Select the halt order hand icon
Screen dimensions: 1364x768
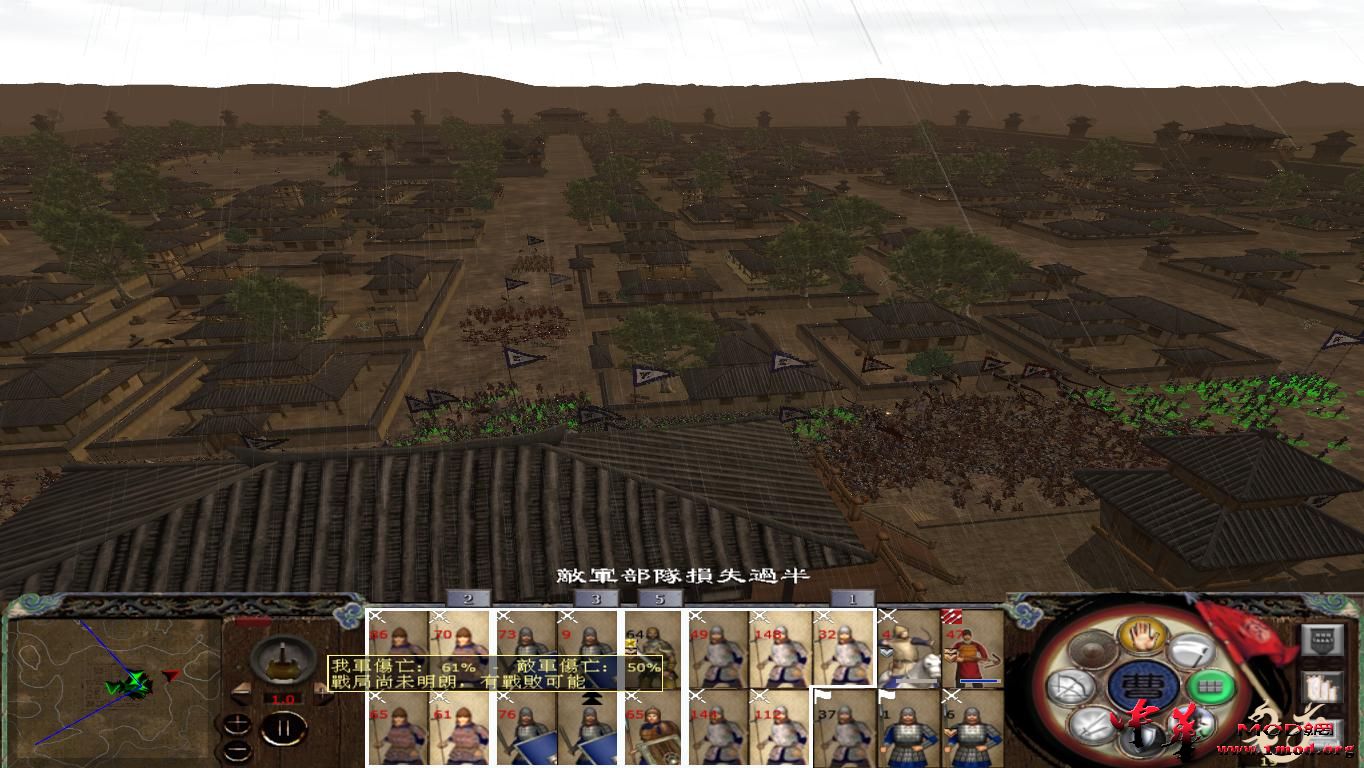[1144, 638]
